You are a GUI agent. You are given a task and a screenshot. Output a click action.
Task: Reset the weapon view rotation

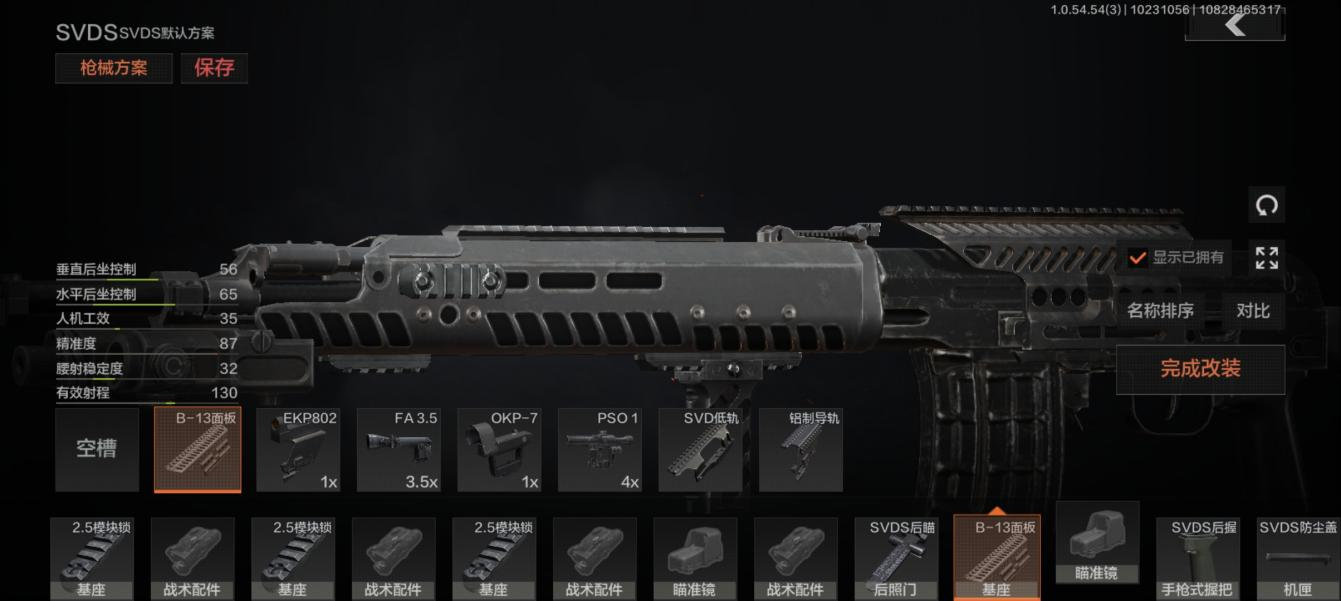coord(1266,206)
